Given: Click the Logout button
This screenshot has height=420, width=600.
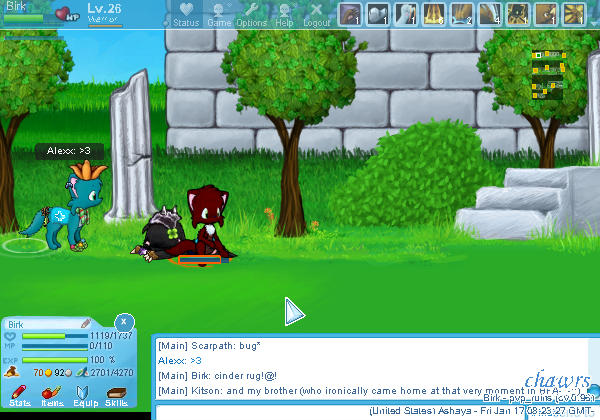Looking at the screenshot, I should [316, 14].
